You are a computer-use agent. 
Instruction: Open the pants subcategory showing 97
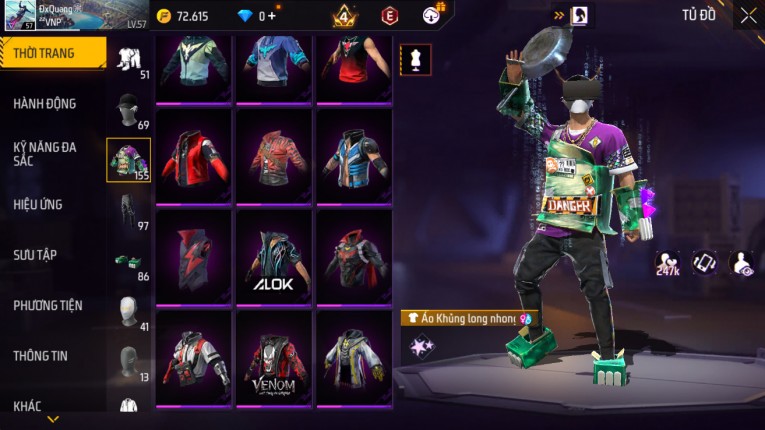(x=129, y=211)
